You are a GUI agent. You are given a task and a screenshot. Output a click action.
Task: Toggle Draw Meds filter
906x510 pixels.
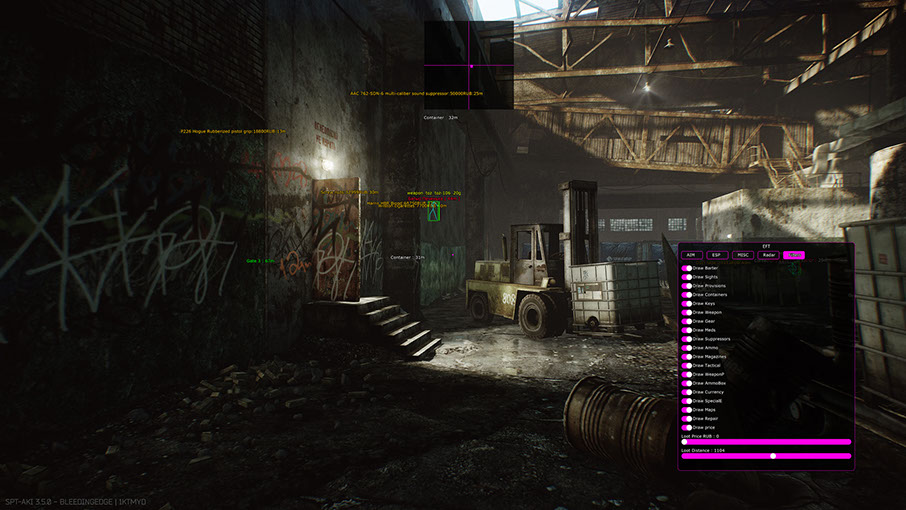[687, 330]
